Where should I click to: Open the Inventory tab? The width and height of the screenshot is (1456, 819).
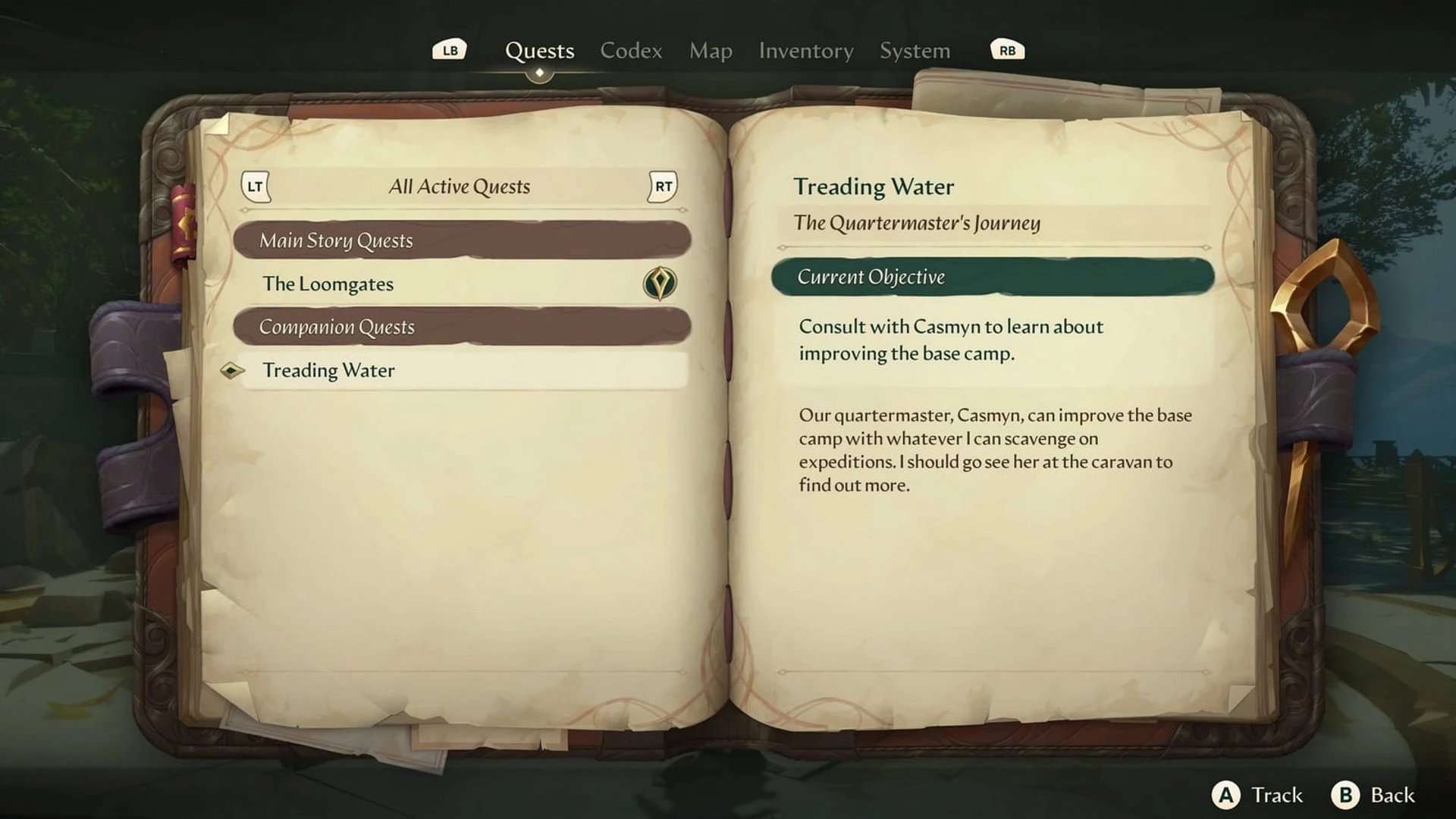coord(806,51)
